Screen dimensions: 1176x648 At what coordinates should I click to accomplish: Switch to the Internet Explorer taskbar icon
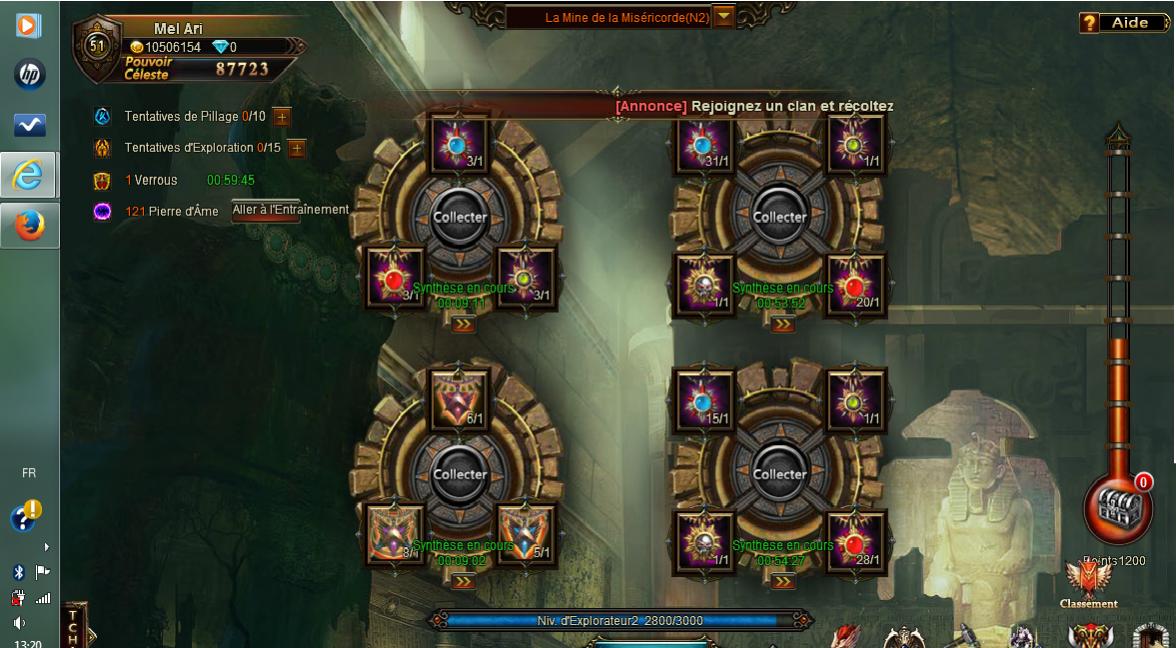(x=29, y=176)
